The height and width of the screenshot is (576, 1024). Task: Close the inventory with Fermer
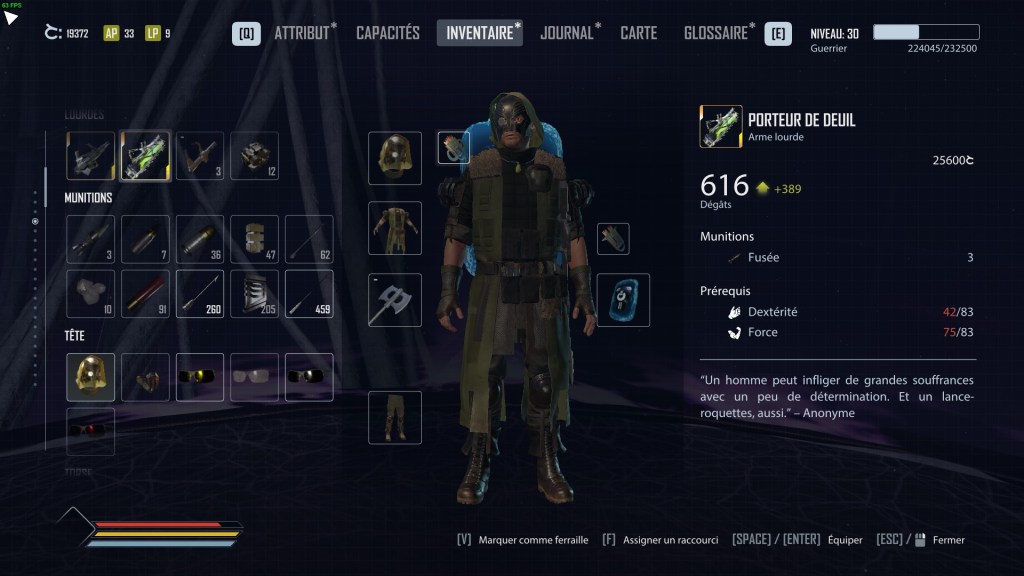point(948,540)
